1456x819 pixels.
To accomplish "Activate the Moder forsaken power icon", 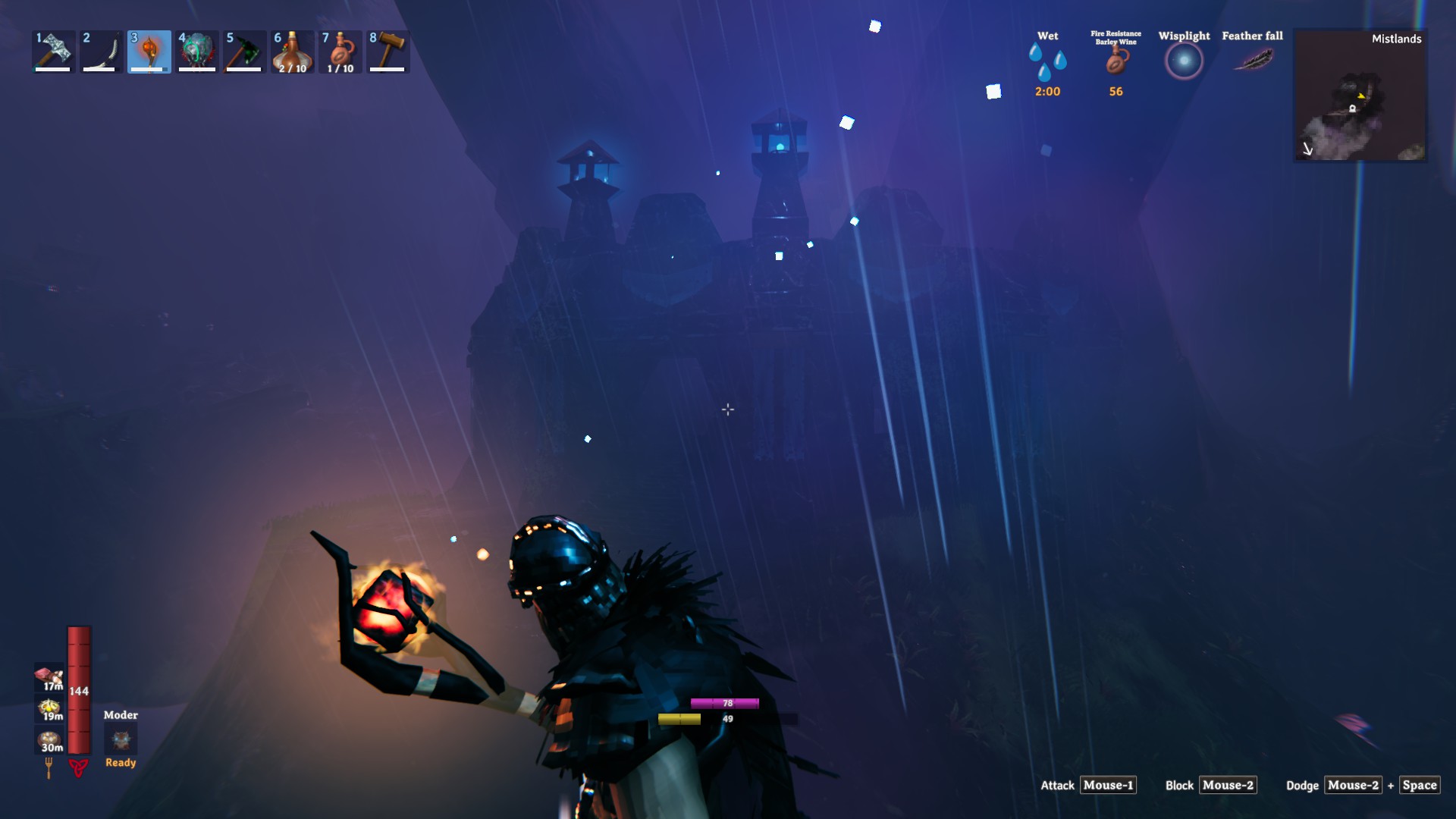I will coord(121,739).
